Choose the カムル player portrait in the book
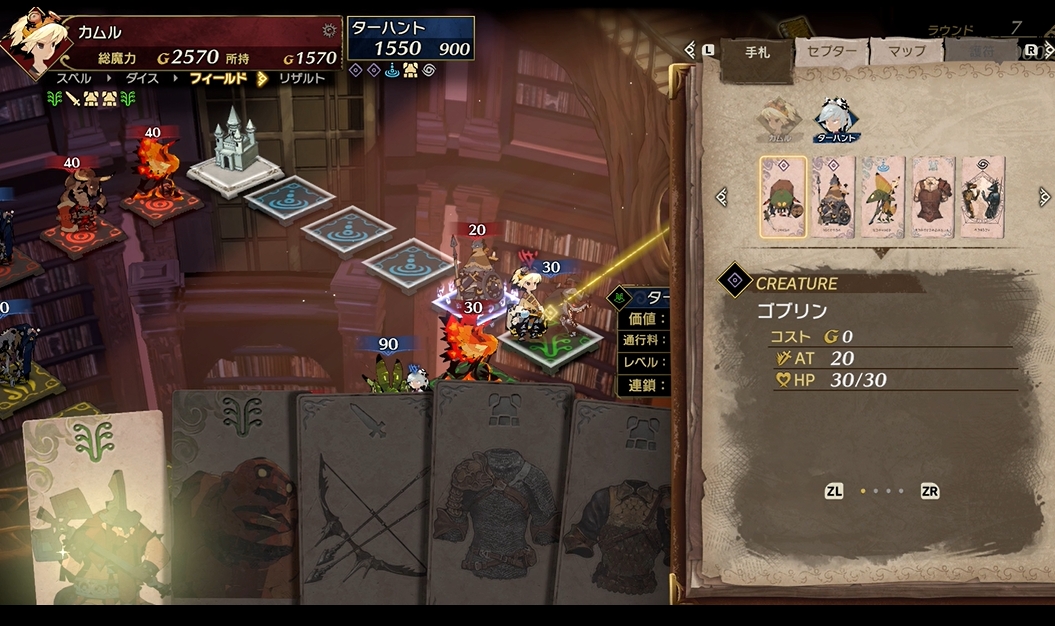 tap(778, 116)
